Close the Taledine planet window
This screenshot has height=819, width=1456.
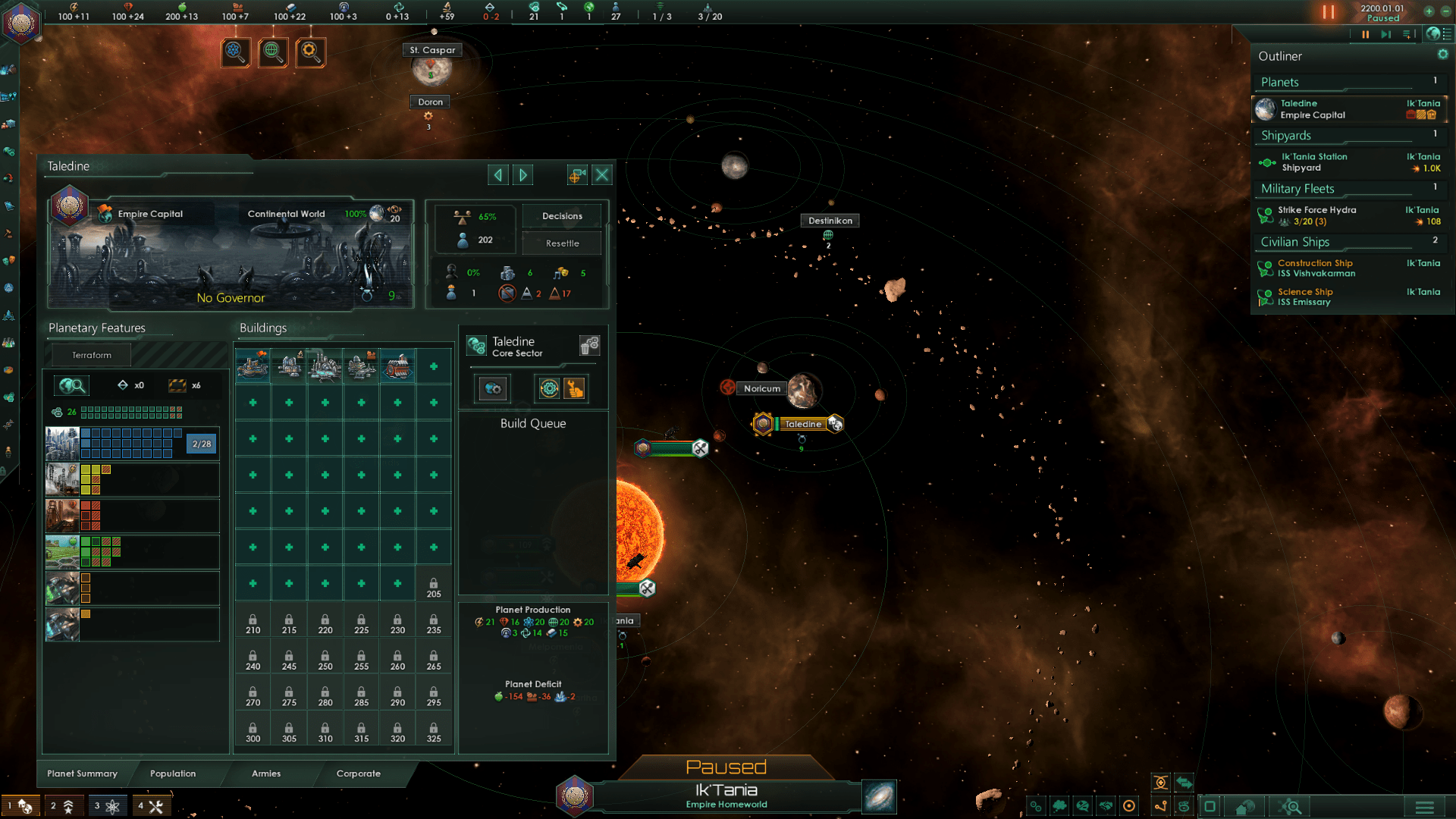tap(602, 175)
